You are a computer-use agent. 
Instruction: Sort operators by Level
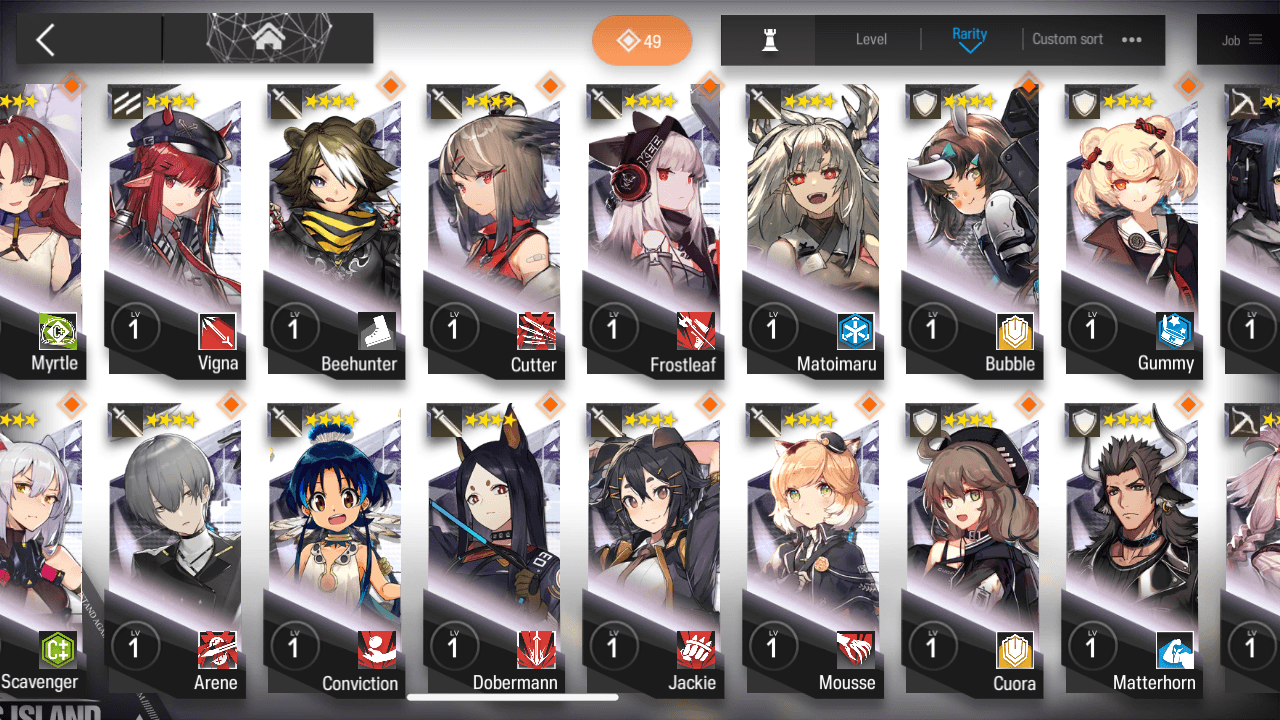click(871, 40)
